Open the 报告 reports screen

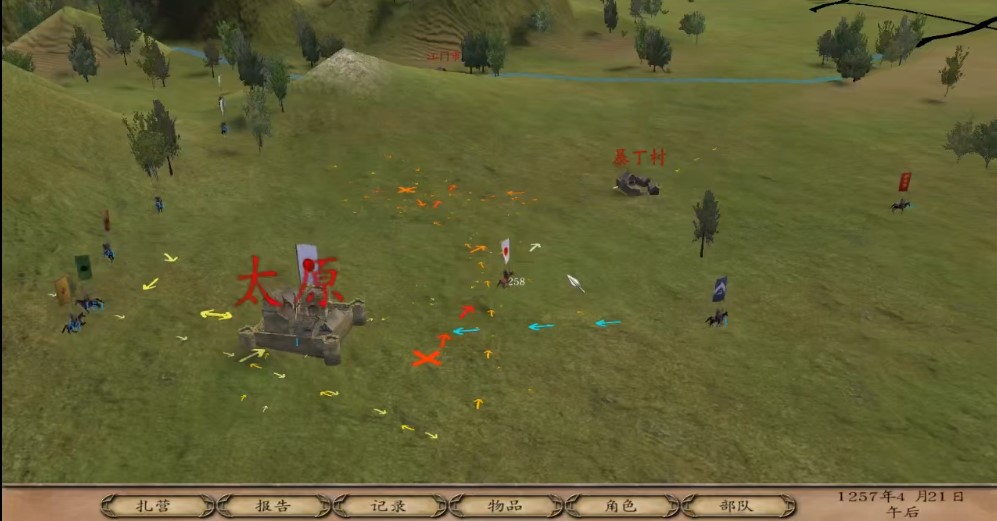point(273,505)
